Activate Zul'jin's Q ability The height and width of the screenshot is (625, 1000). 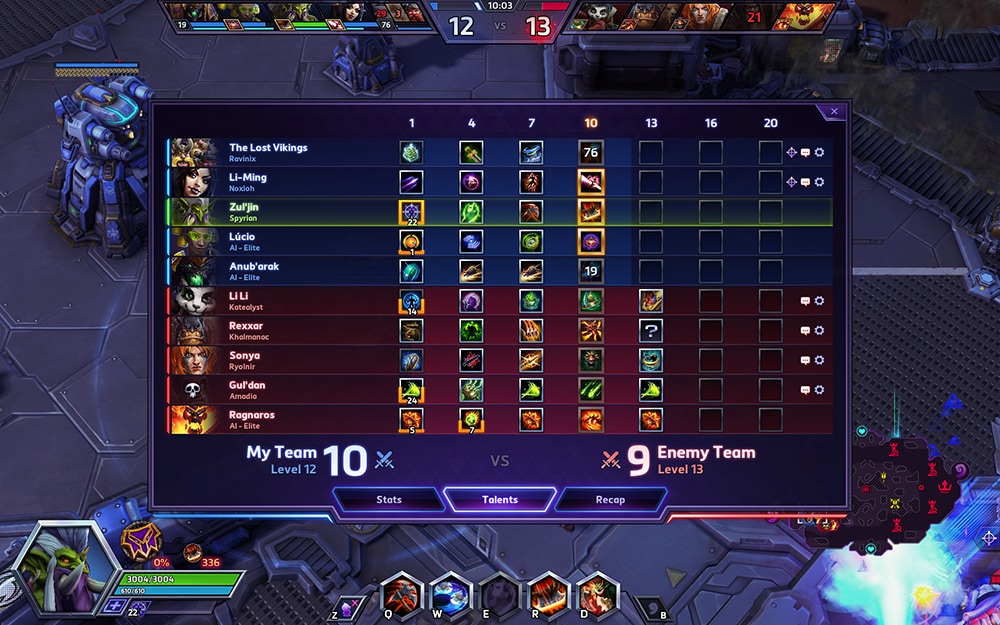pos(401,593)
